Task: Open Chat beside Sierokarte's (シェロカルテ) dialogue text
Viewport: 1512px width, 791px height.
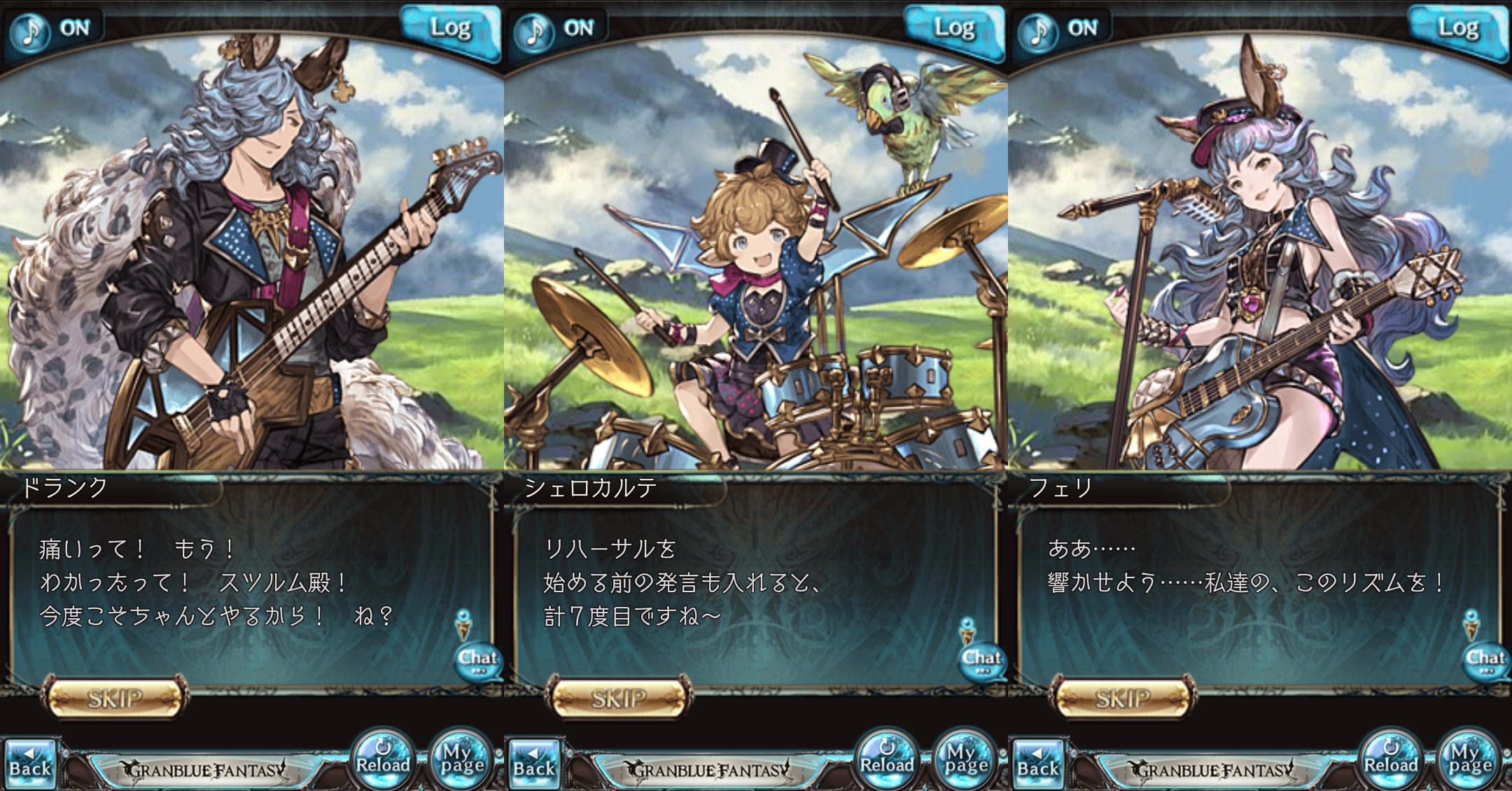Action: click(x=981, y=659)
